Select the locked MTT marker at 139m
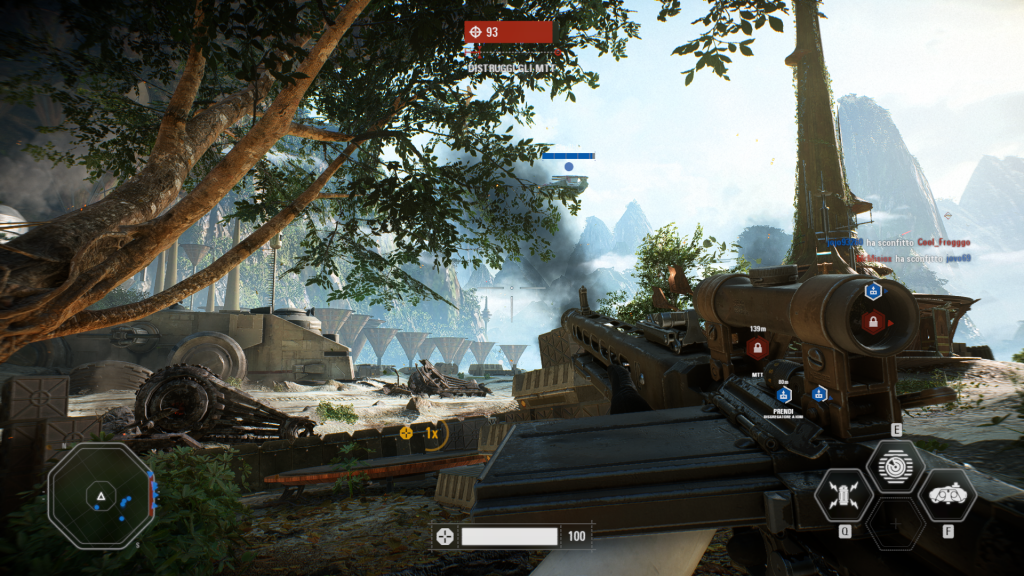The image size is (1024, 576). coord(757,348)
